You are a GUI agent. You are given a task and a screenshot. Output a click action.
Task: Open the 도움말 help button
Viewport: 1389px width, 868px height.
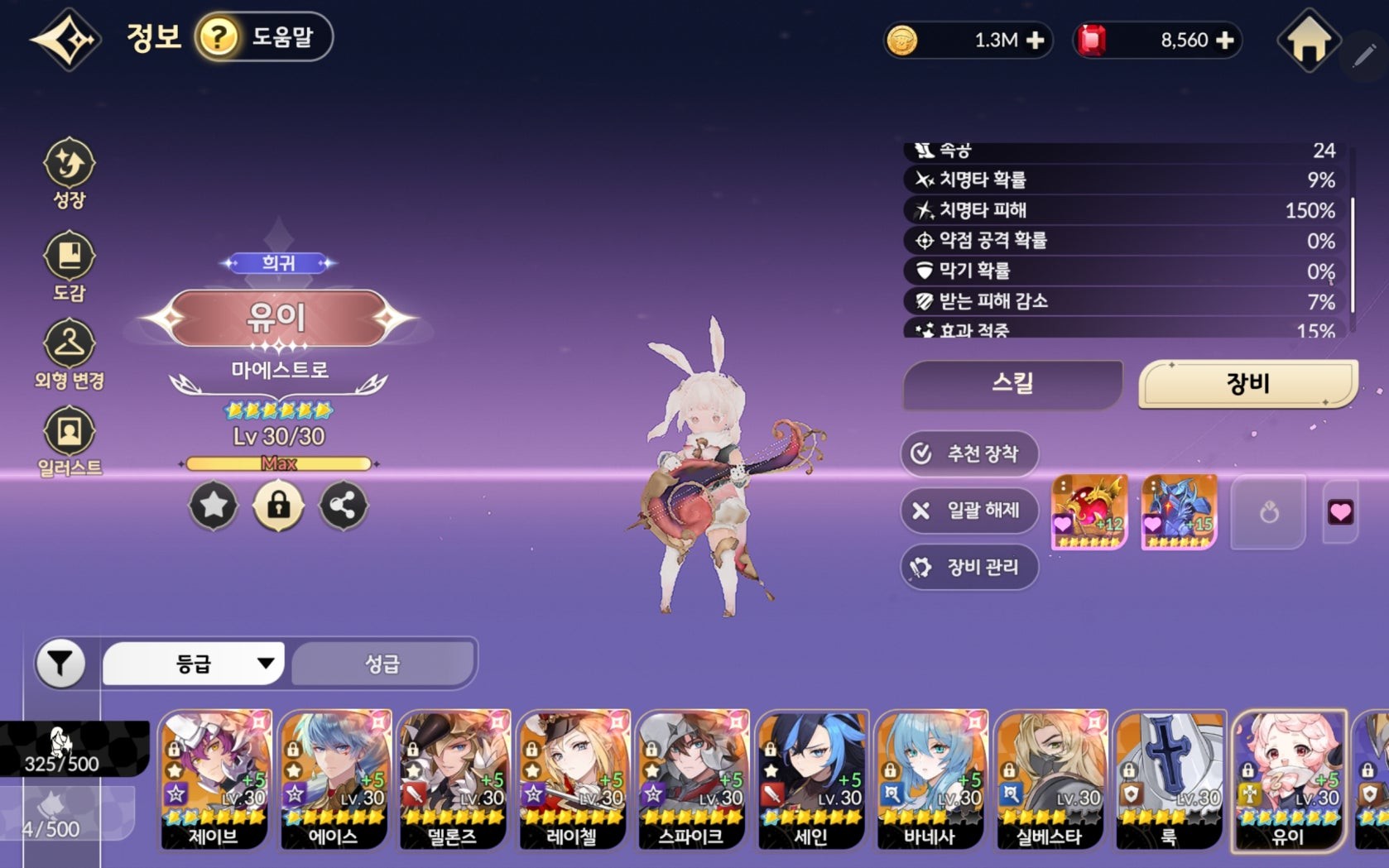(x=264, y=37)
